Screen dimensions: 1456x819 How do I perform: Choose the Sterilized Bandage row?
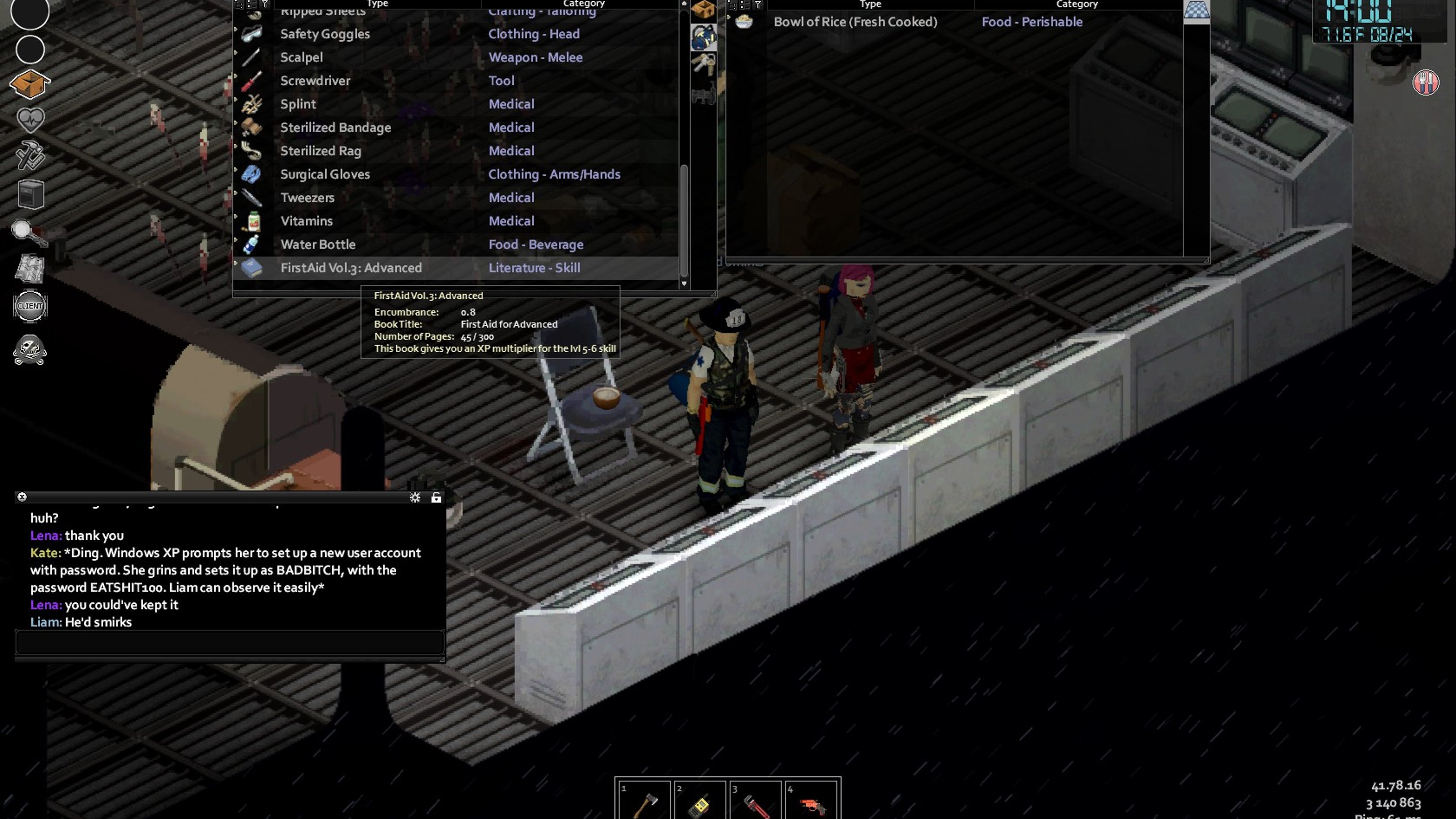click(x=335, y=128)
